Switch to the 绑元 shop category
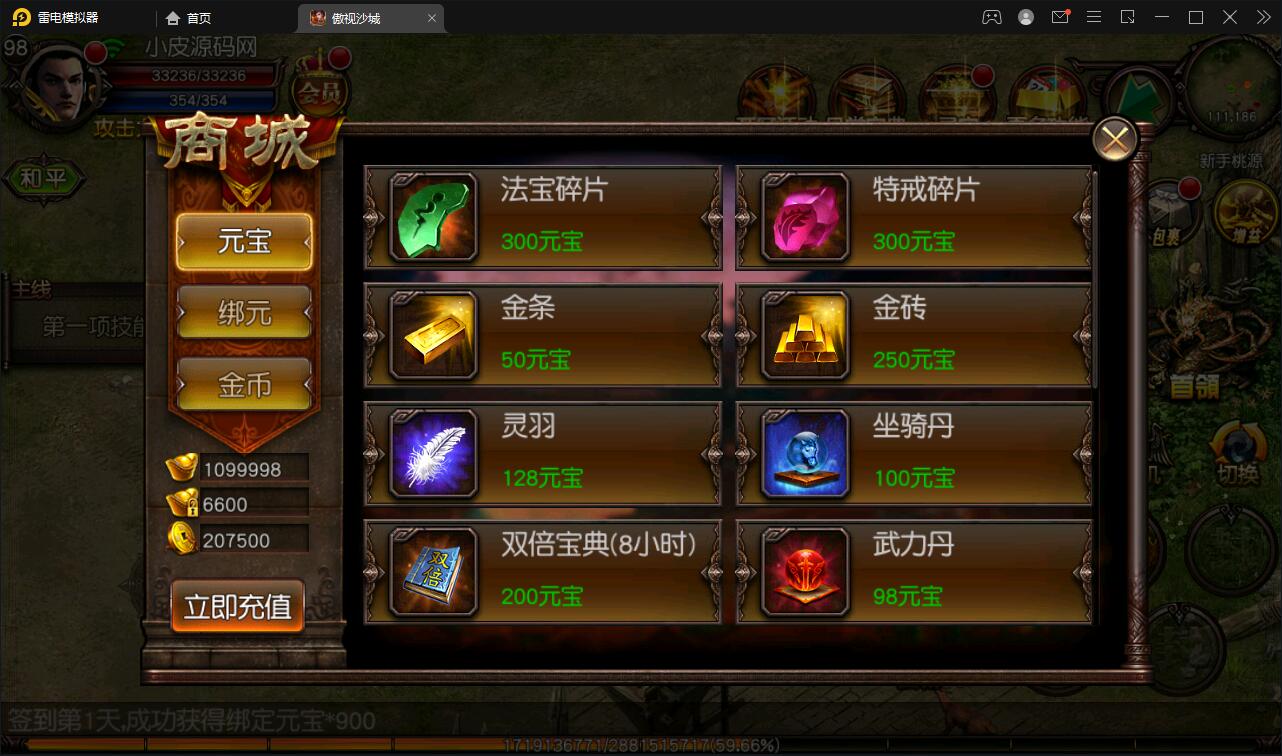 tap(244, 312)
